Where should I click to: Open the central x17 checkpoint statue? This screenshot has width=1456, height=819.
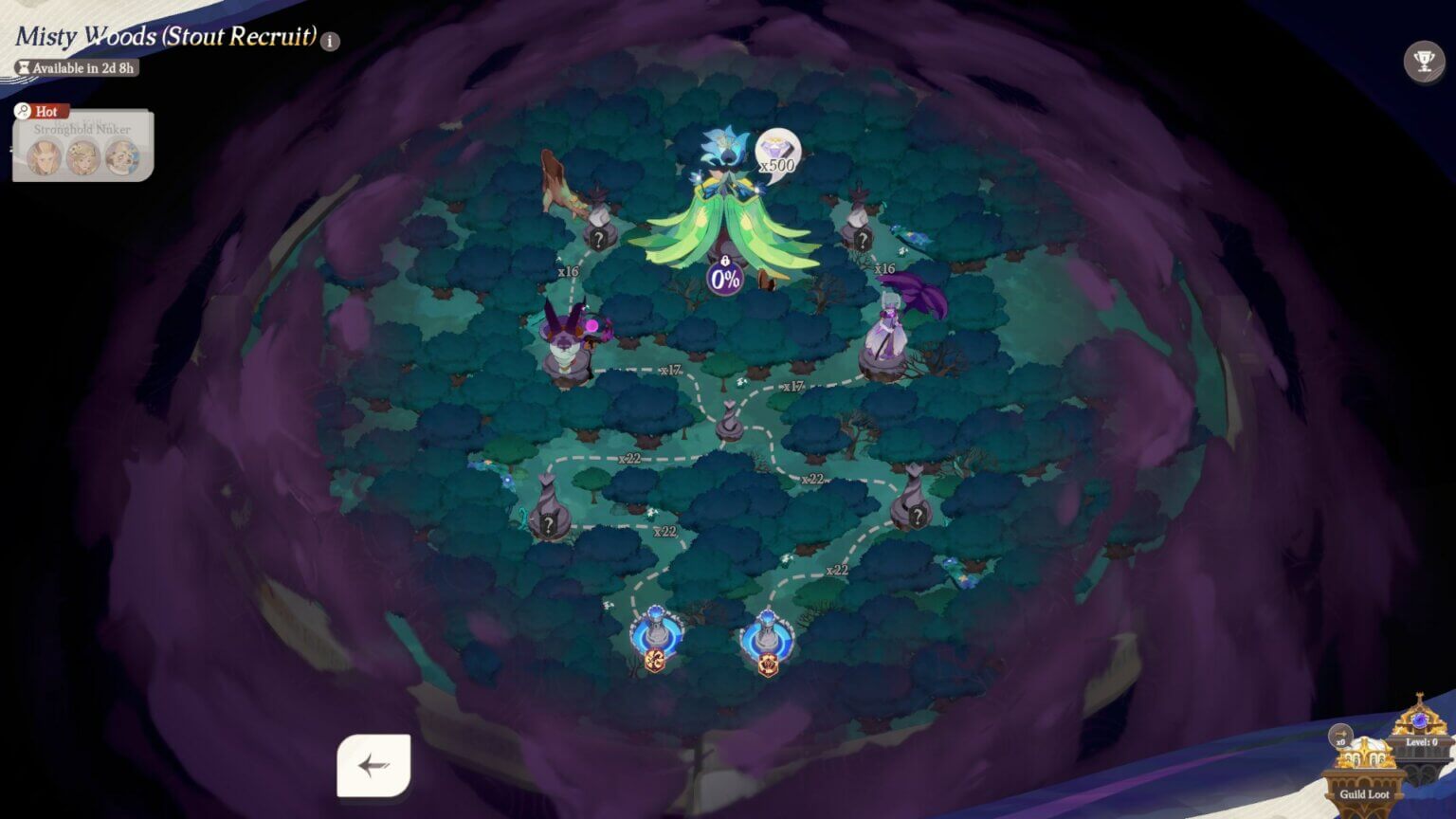pos(728,422)
